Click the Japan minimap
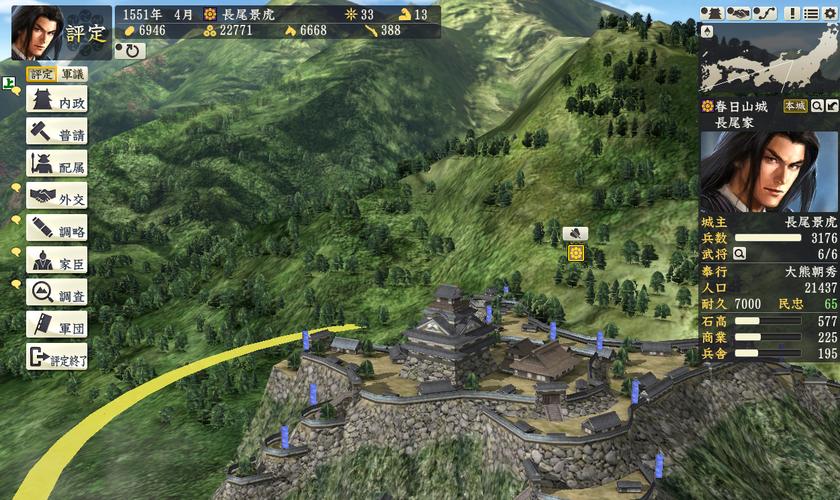The width and height of the screenshot is (840, 500). pyautogui.click(x=768, y=60)
